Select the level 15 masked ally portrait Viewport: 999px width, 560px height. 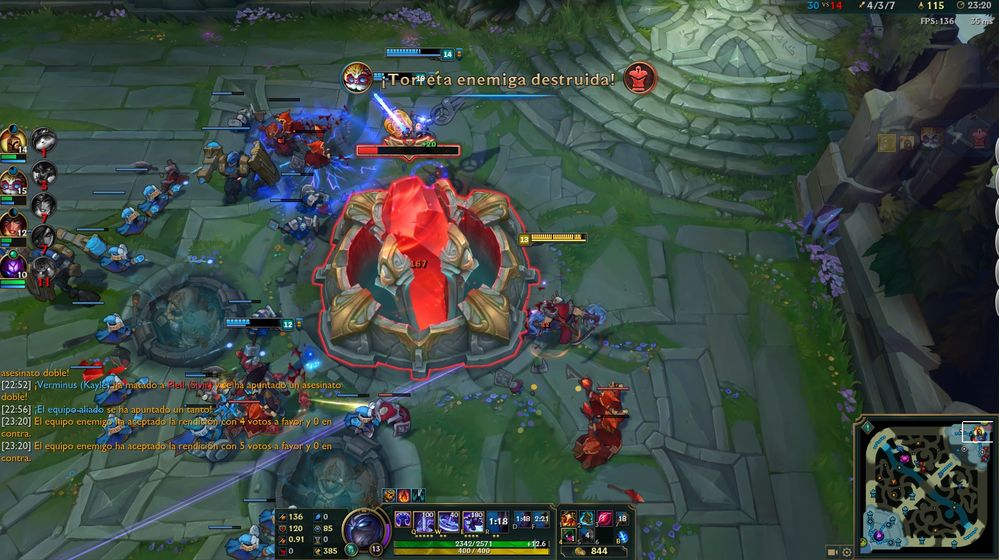tap(13, 178)
